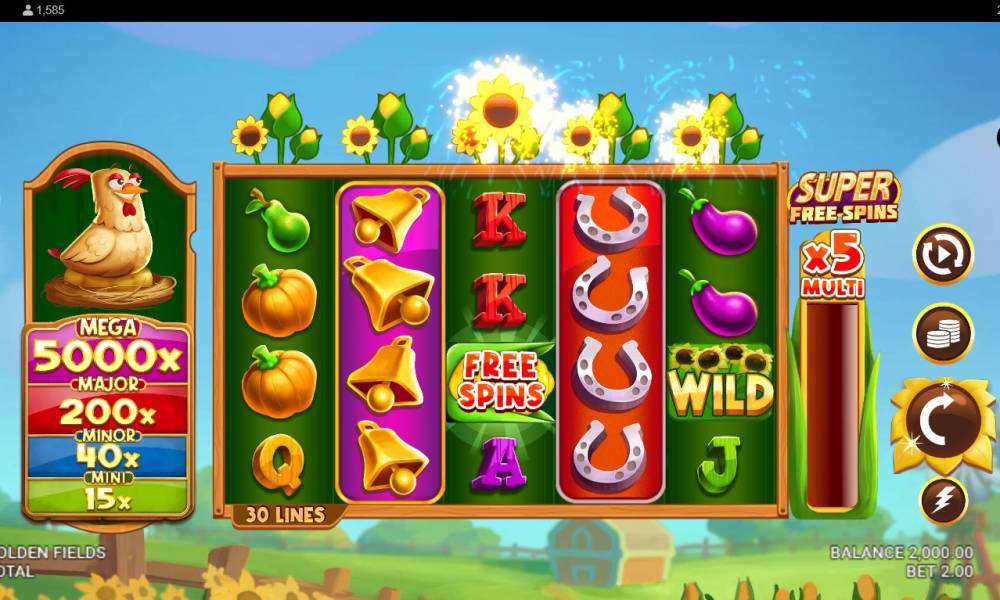
Task: Open the autoplay settings button
Action: [942, 255]
